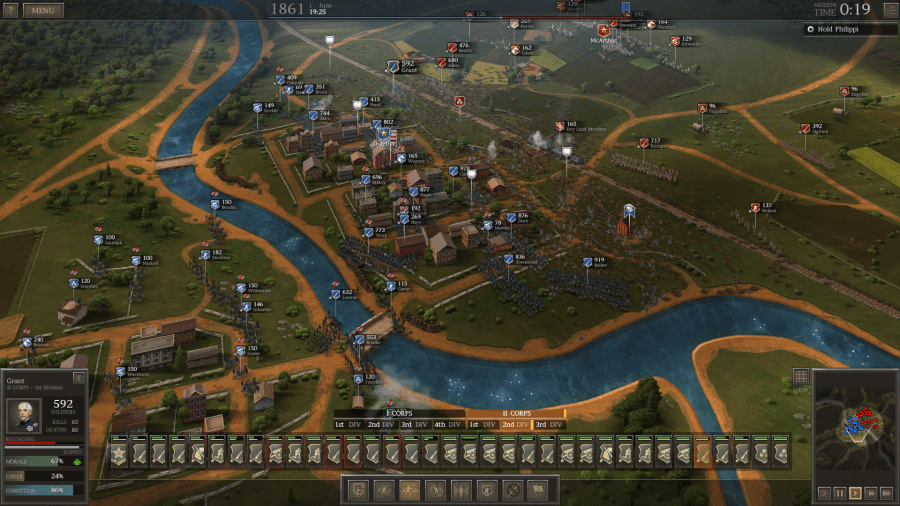The width and height of the screenshot is (900, 506).
Task: Click the info button in Grant's panel
Action: [x=79, y=378]
